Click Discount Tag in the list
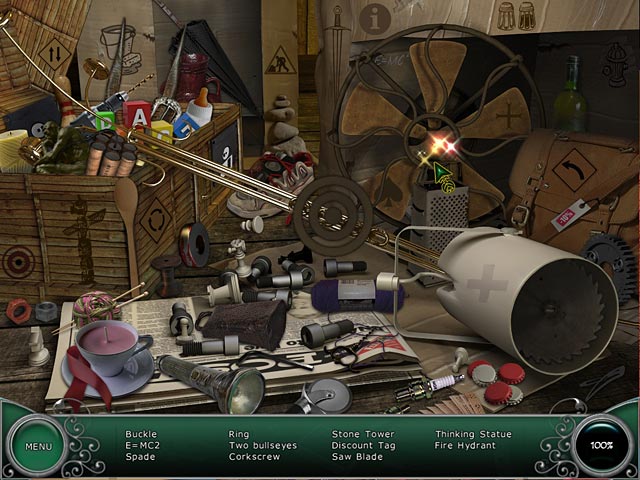640x480 pixels. (364, 445)
